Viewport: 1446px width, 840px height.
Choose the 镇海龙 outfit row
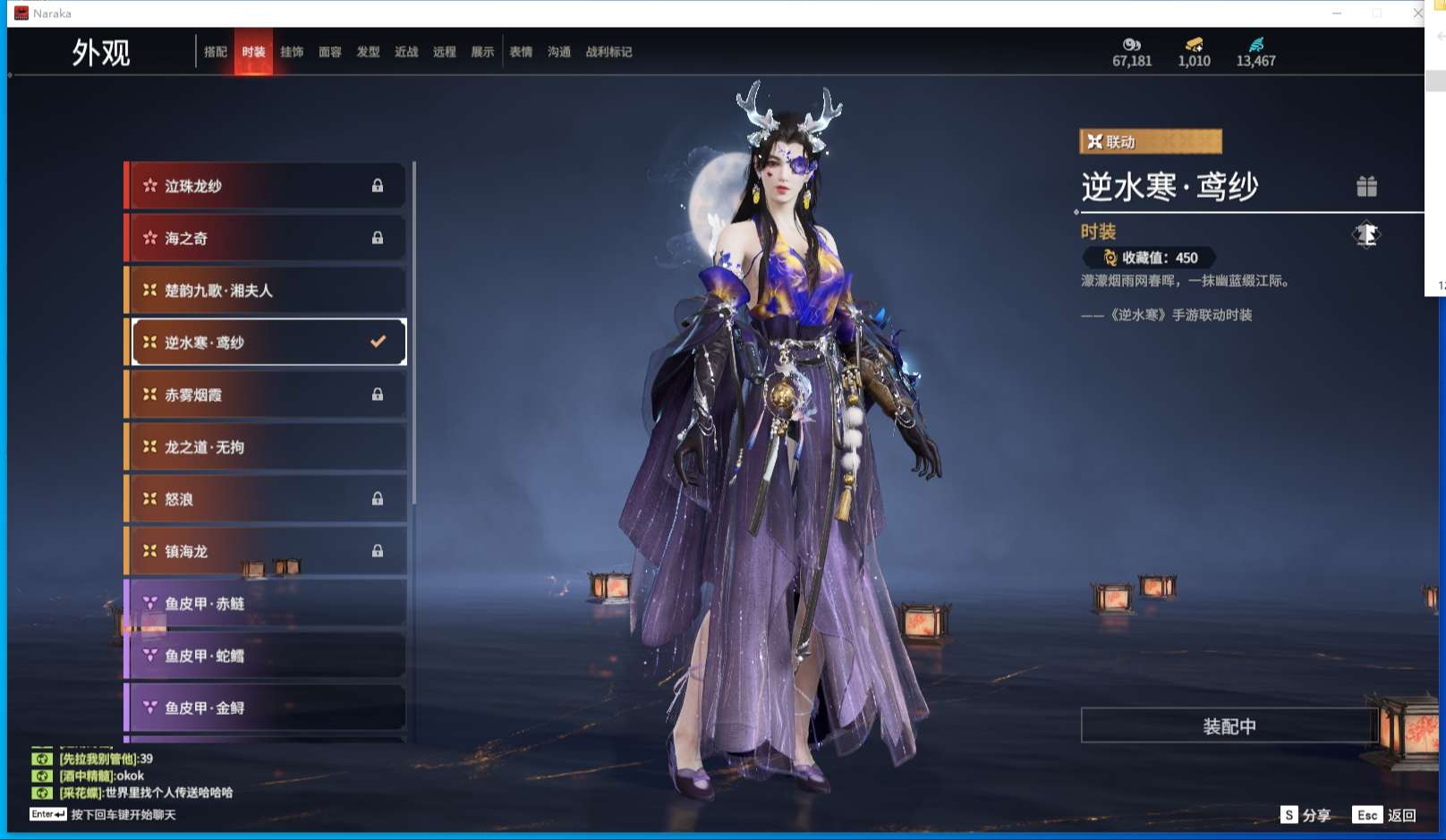(x=267, y=551)
